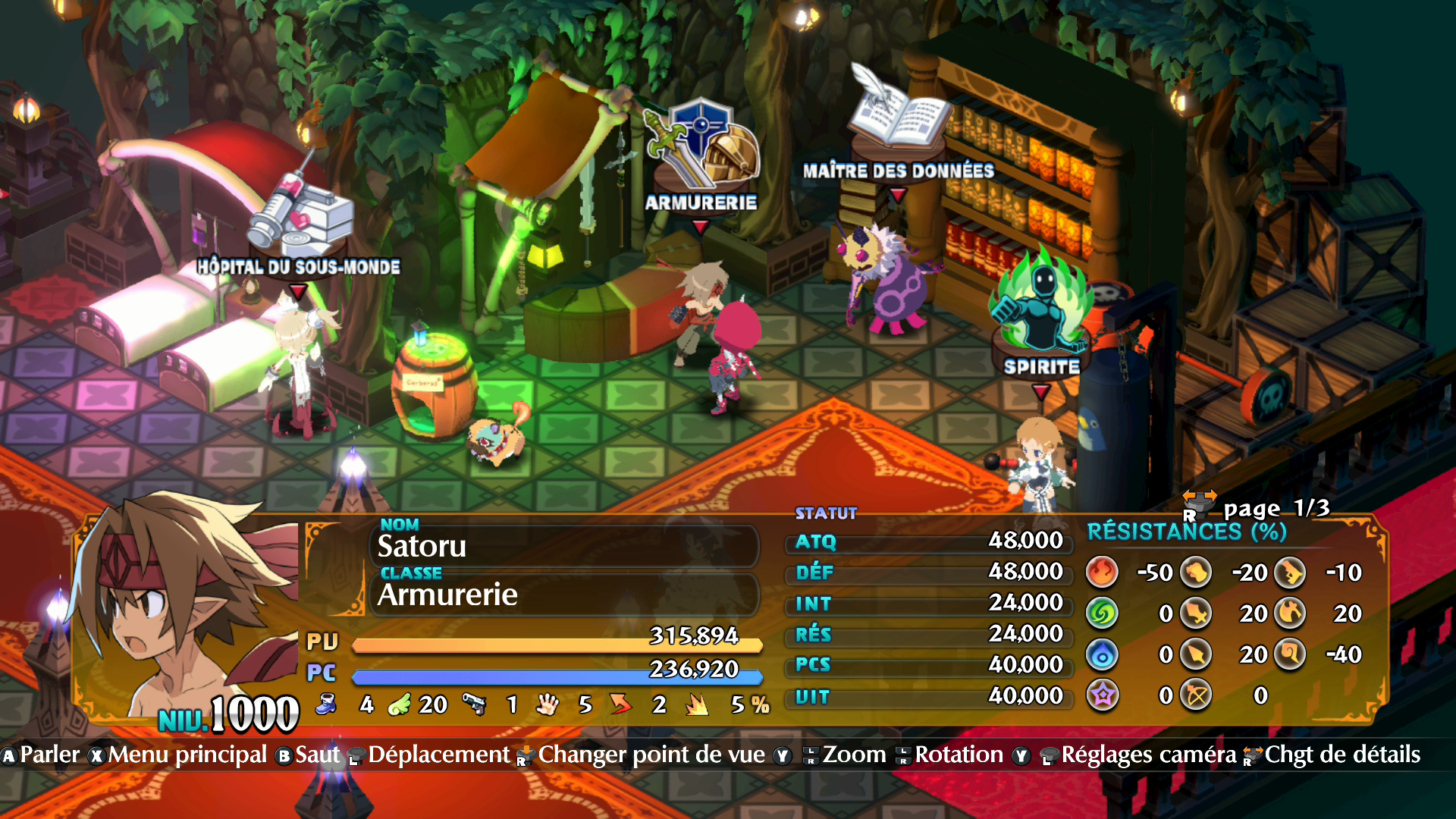Click the fire resistance icon
The image size is (1456, 819).
point(1102,573)
